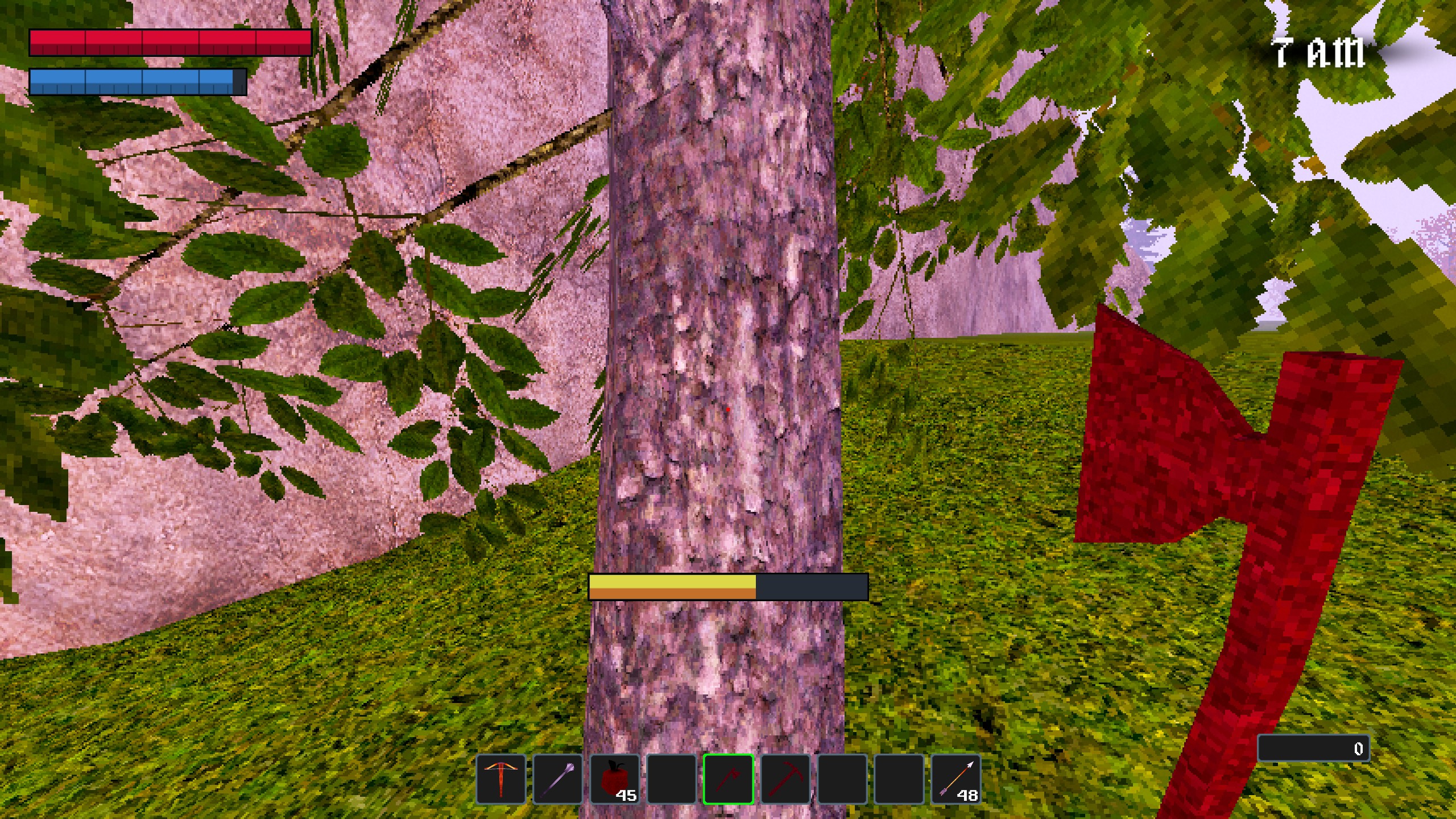Viewport: 1456px width, 819px height.
Task: Click the tree trunk at the crosshair
Action: pos(728,409)
